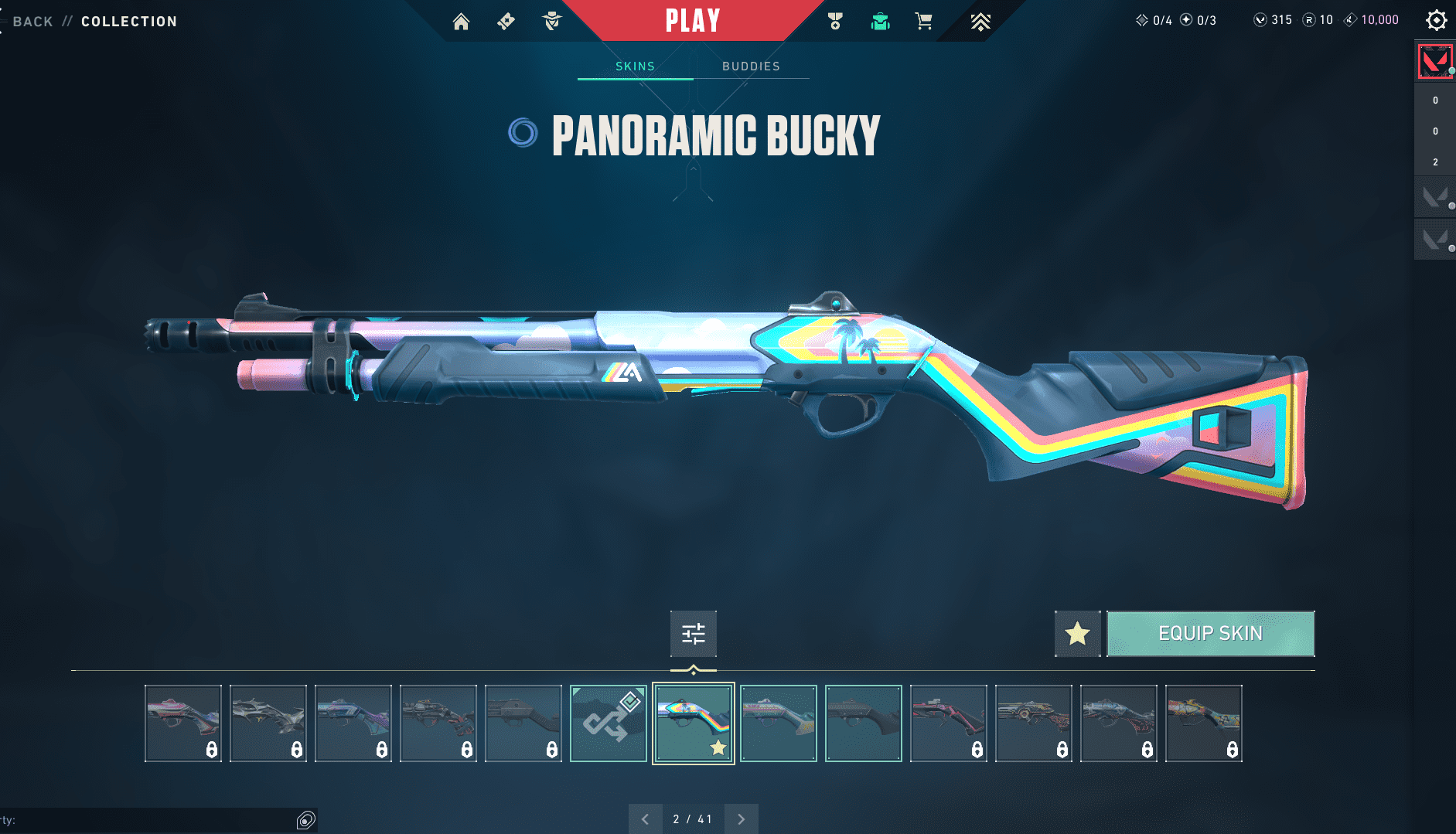Open the battle pass chevron icon
Viewport: 1456px width, 834px height.
(980, 22)
